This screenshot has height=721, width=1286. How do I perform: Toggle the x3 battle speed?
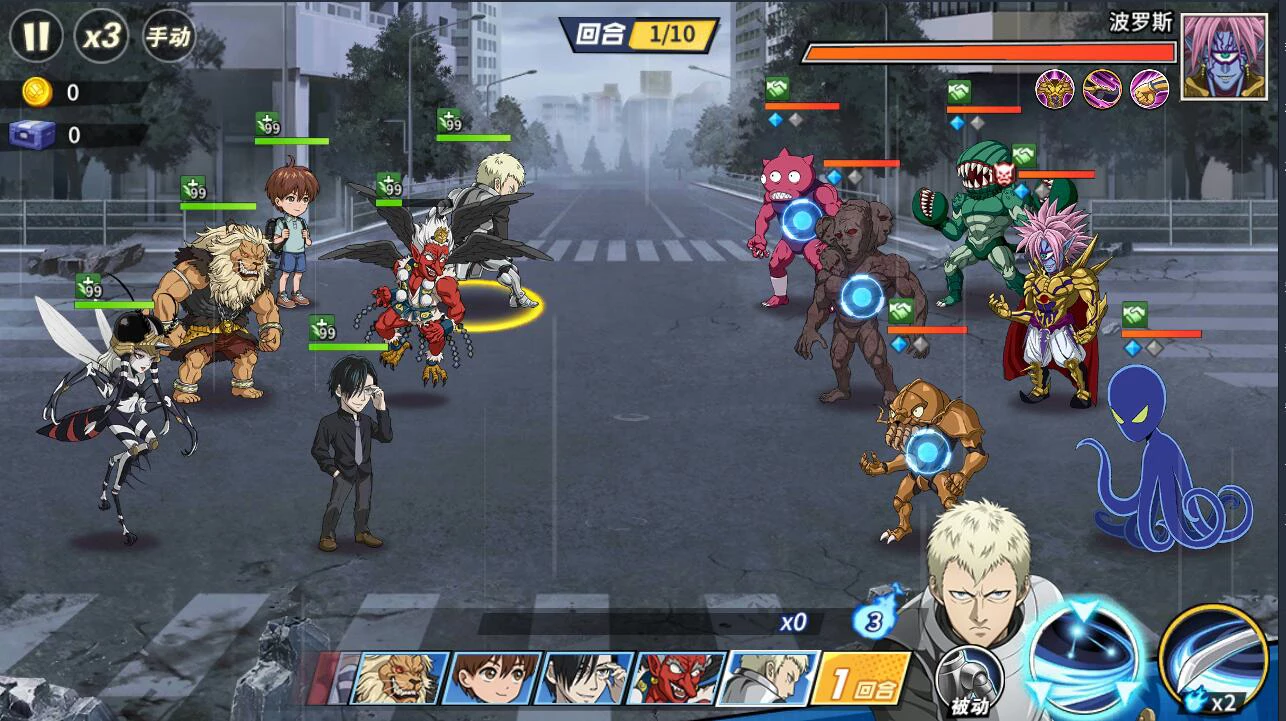pos(102,37)
